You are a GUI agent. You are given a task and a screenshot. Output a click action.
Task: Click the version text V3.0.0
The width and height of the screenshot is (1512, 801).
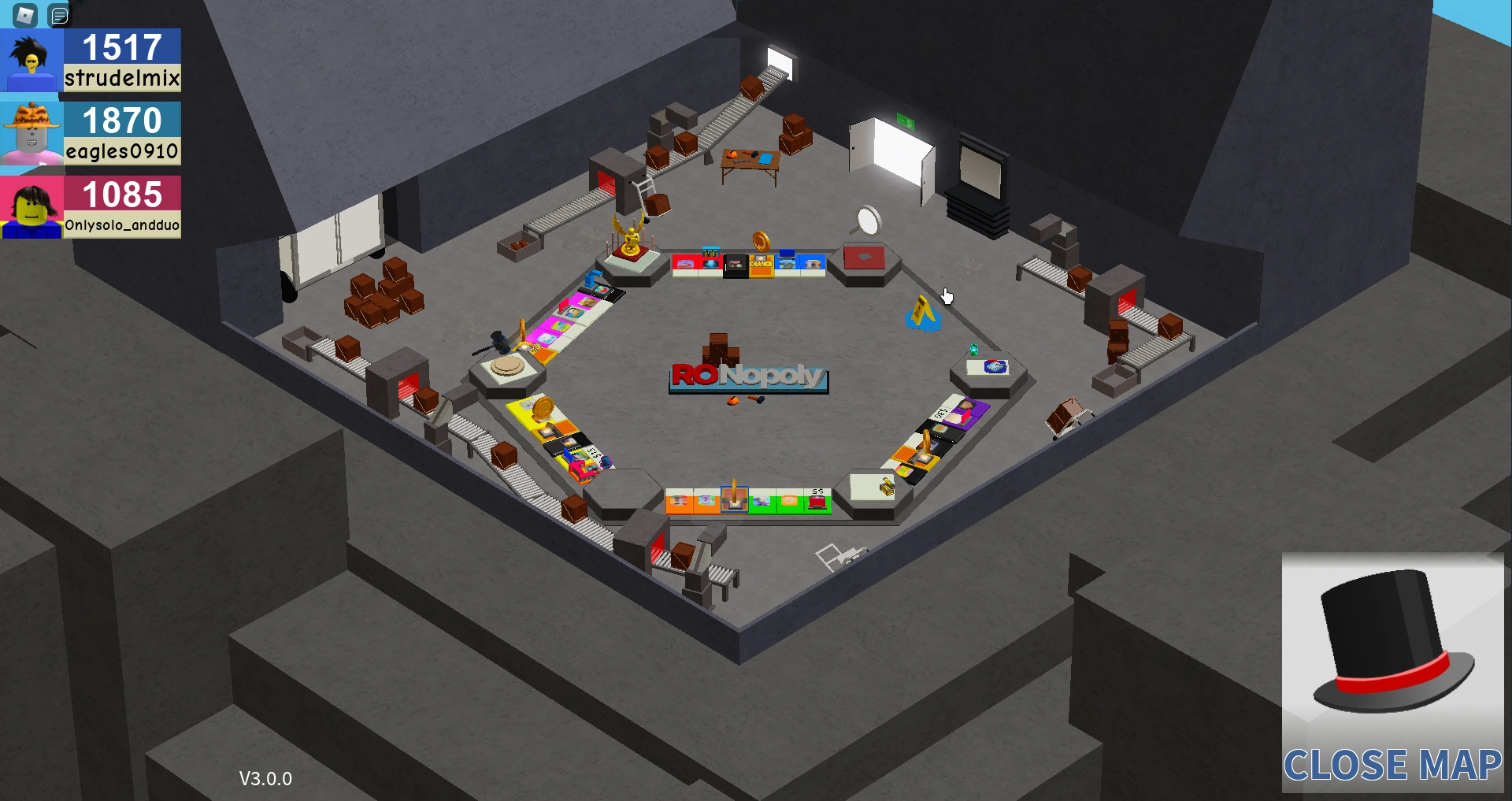(x=265, y=779)
